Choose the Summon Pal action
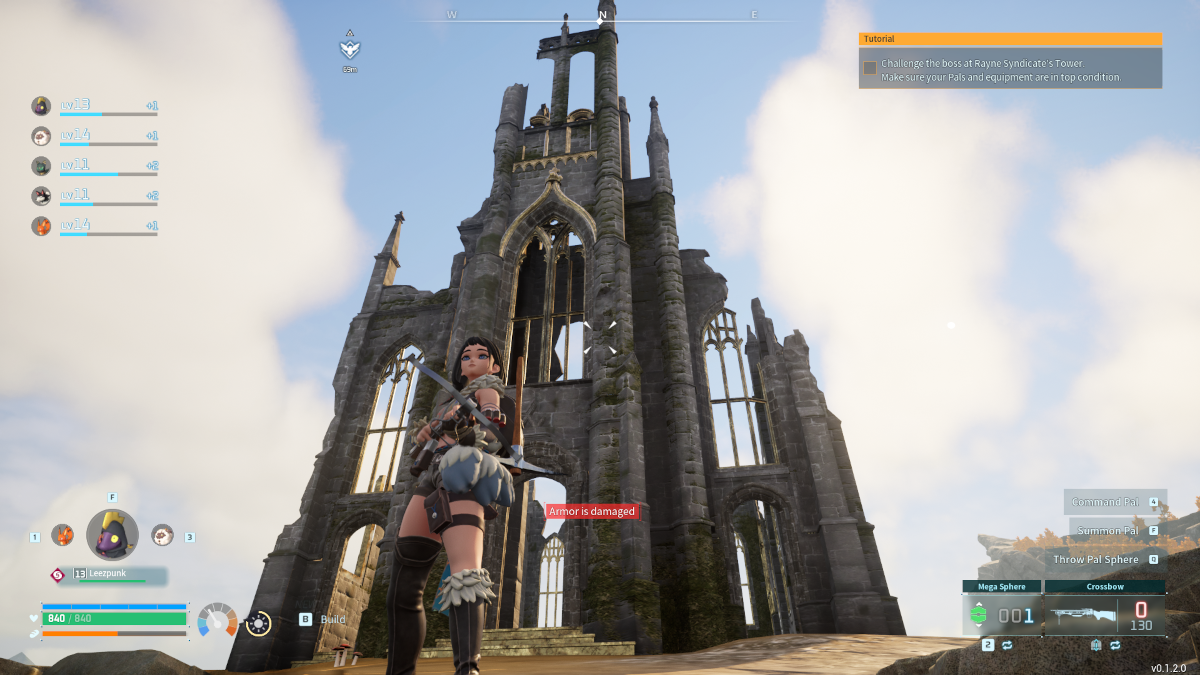The height and width of the screenshot is (675, 1200). pos(1105,530)
